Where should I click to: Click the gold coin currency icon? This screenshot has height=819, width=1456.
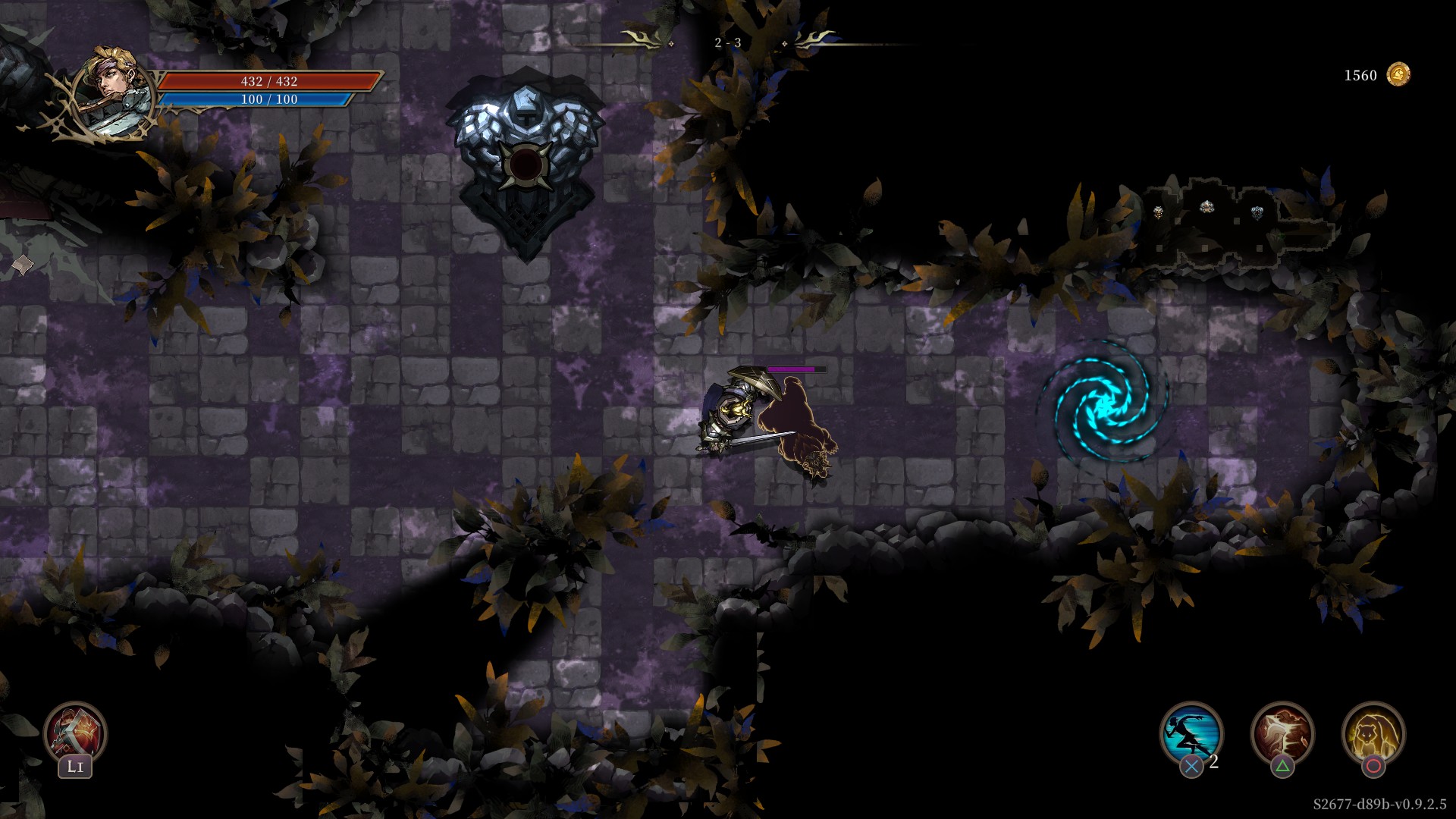[x=1398, y=75]
